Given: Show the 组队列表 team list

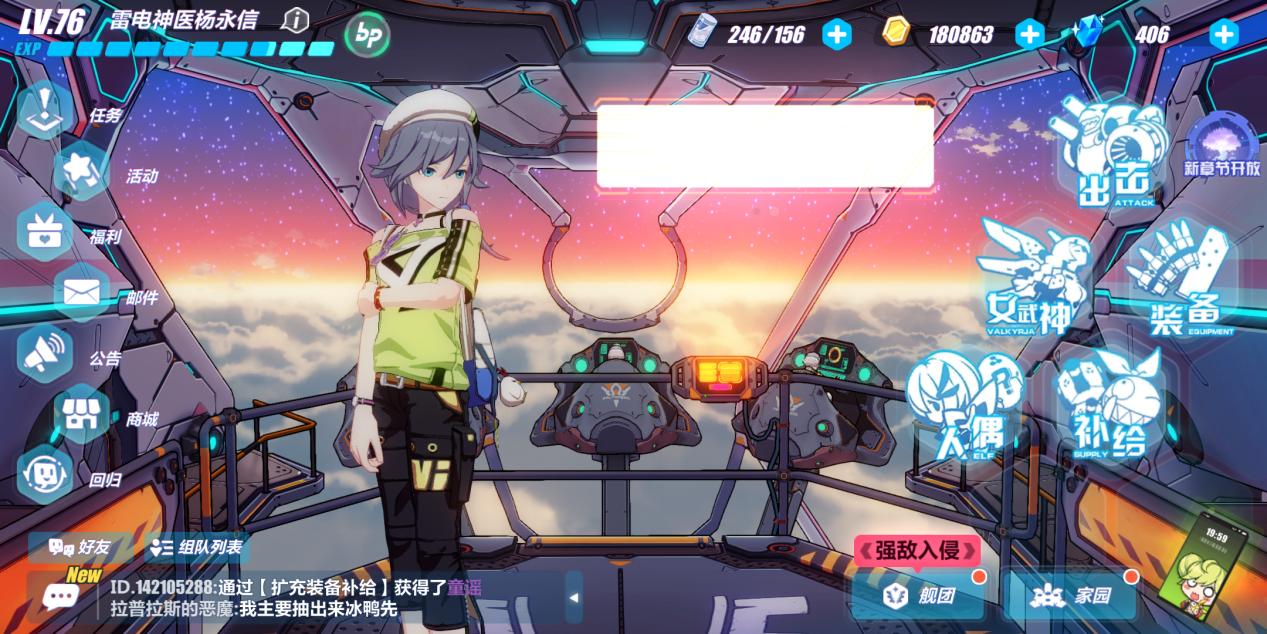Looking at the screenshot, I should 195,547.
